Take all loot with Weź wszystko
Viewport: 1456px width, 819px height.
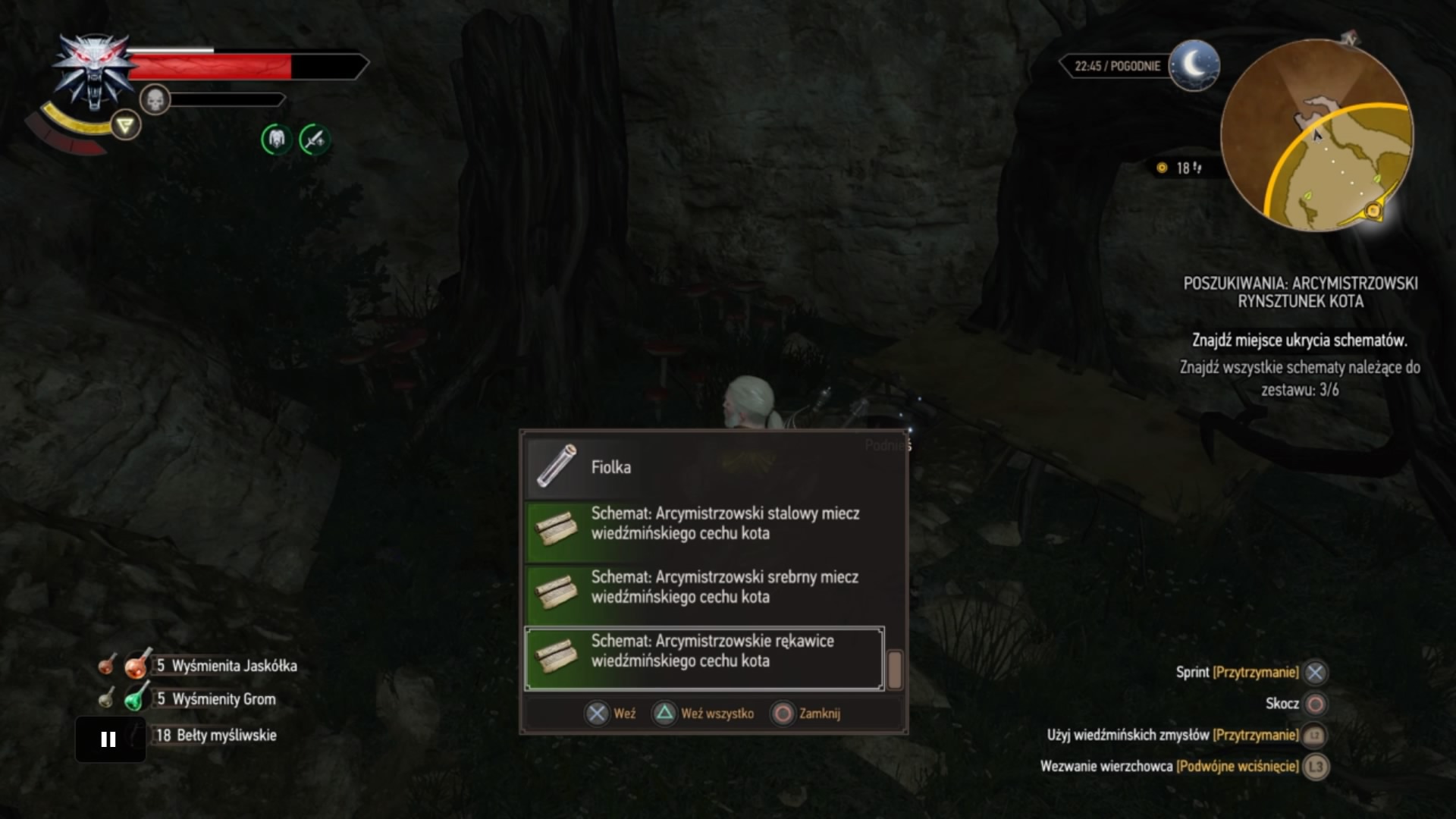[x=704, y=714]
